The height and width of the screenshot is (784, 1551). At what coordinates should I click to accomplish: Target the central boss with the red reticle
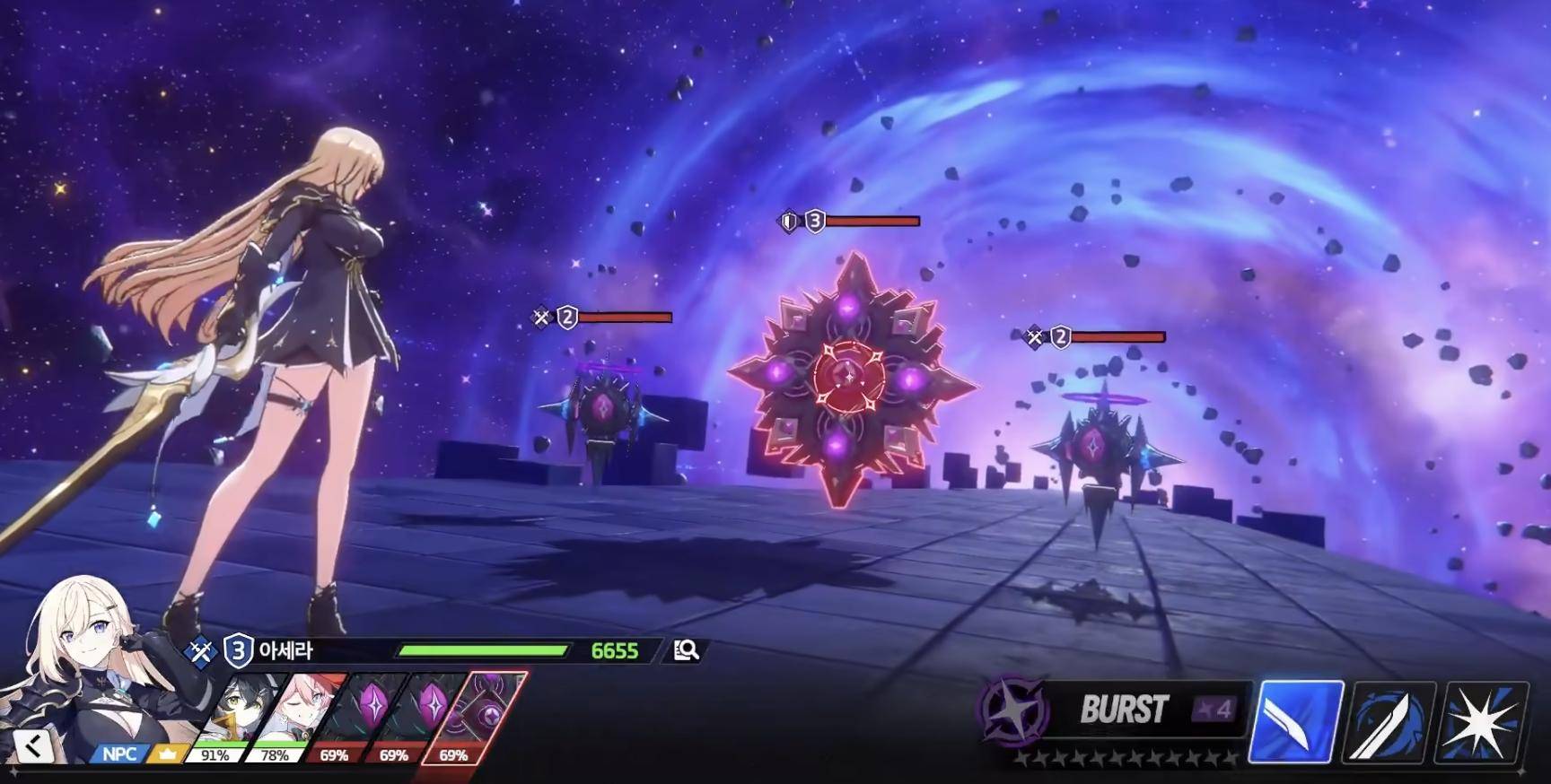[x=846, y=377]
